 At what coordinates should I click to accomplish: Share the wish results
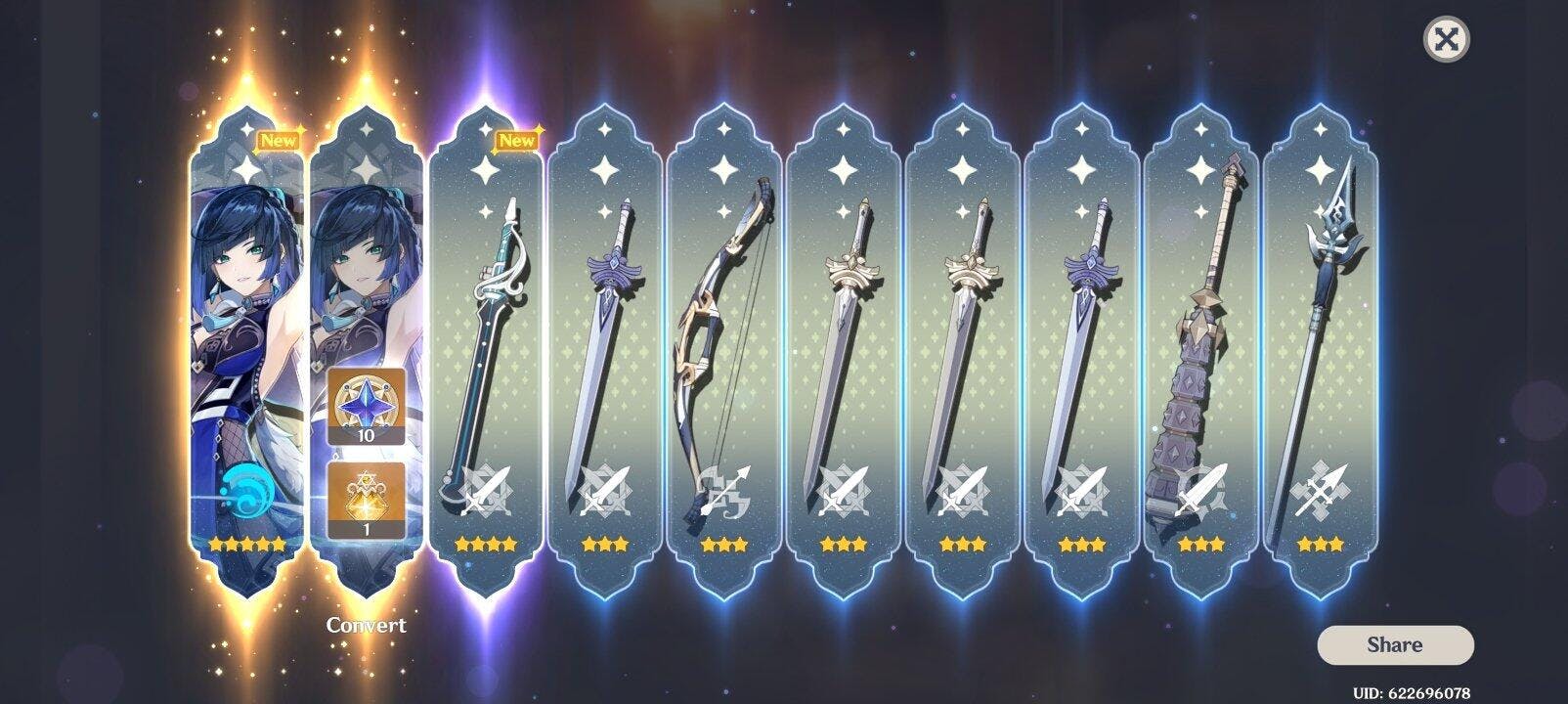tap(1394, 644)
